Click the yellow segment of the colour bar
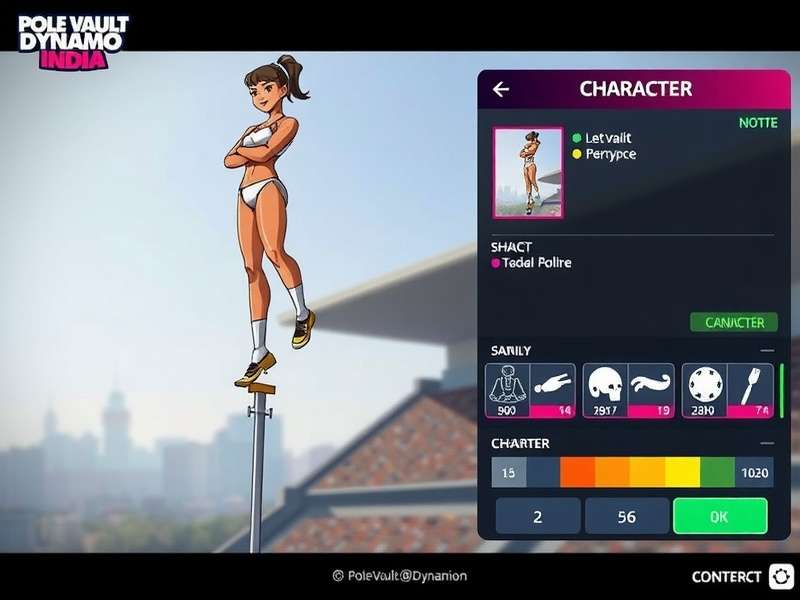This screenshot has height=600, width=800. coord(682,472)
